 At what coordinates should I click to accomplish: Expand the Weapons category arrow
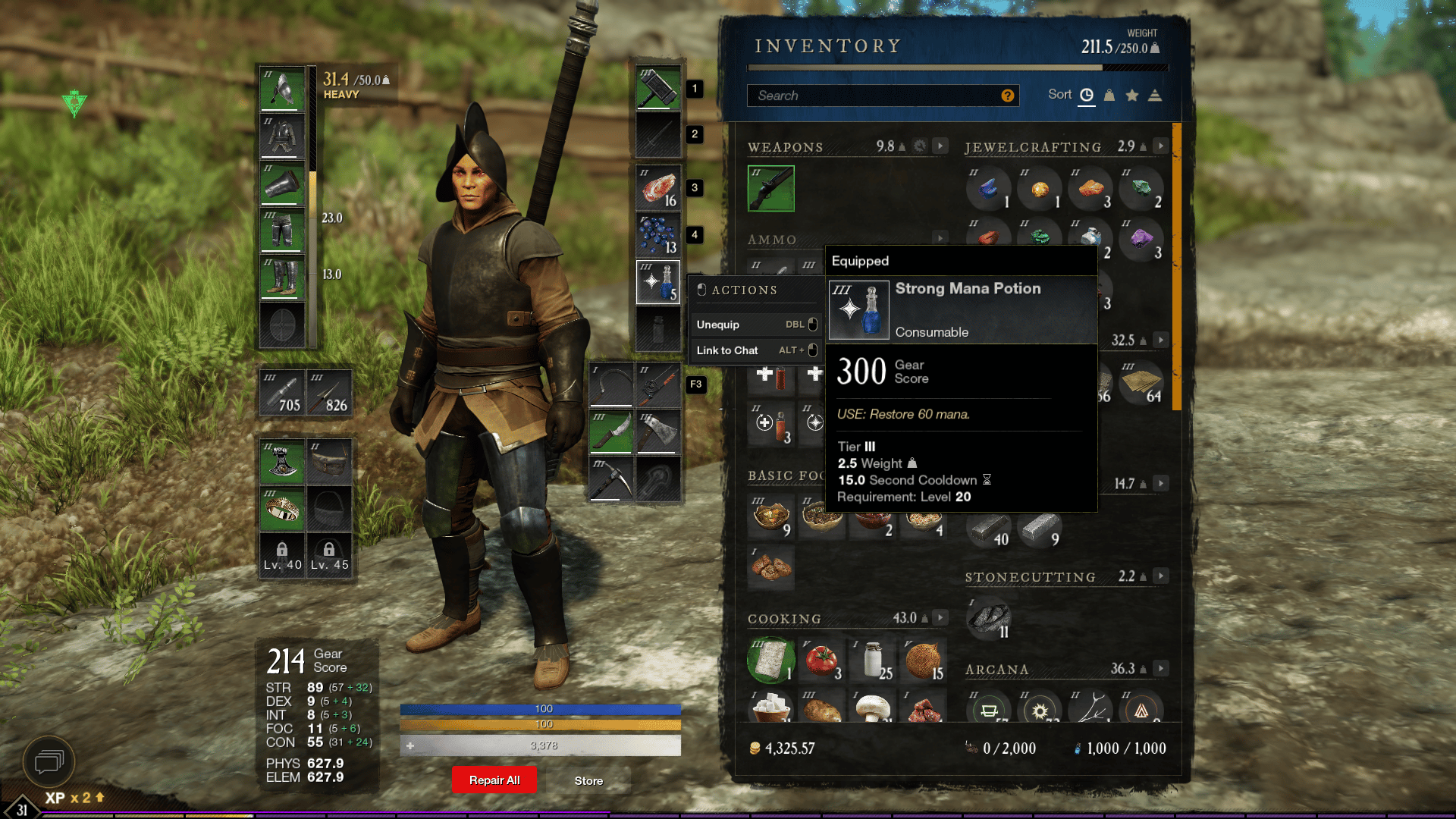[940, 146]
